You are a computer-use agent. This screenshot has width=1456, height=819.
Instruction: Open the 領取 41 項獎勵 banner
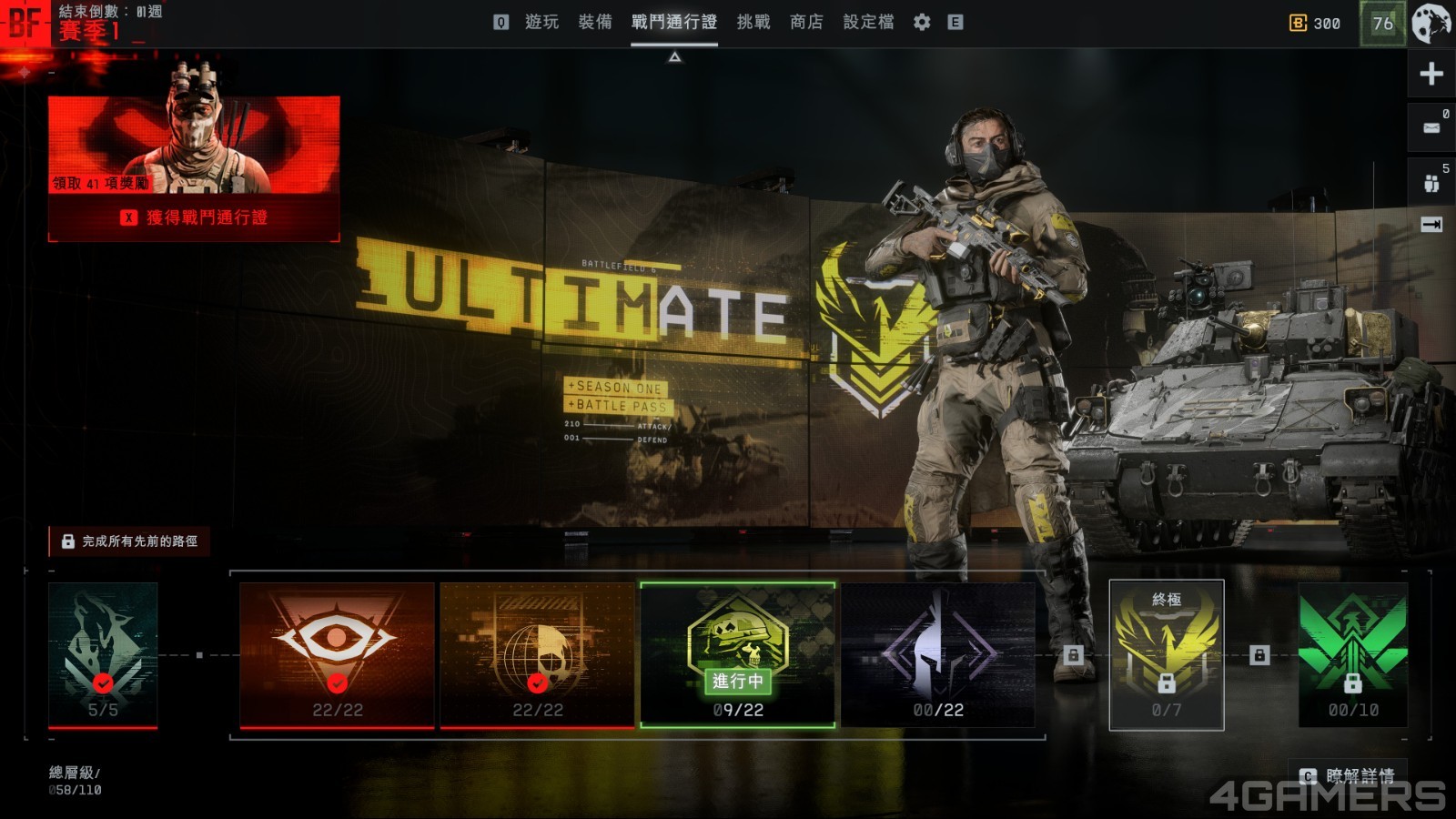194,144
